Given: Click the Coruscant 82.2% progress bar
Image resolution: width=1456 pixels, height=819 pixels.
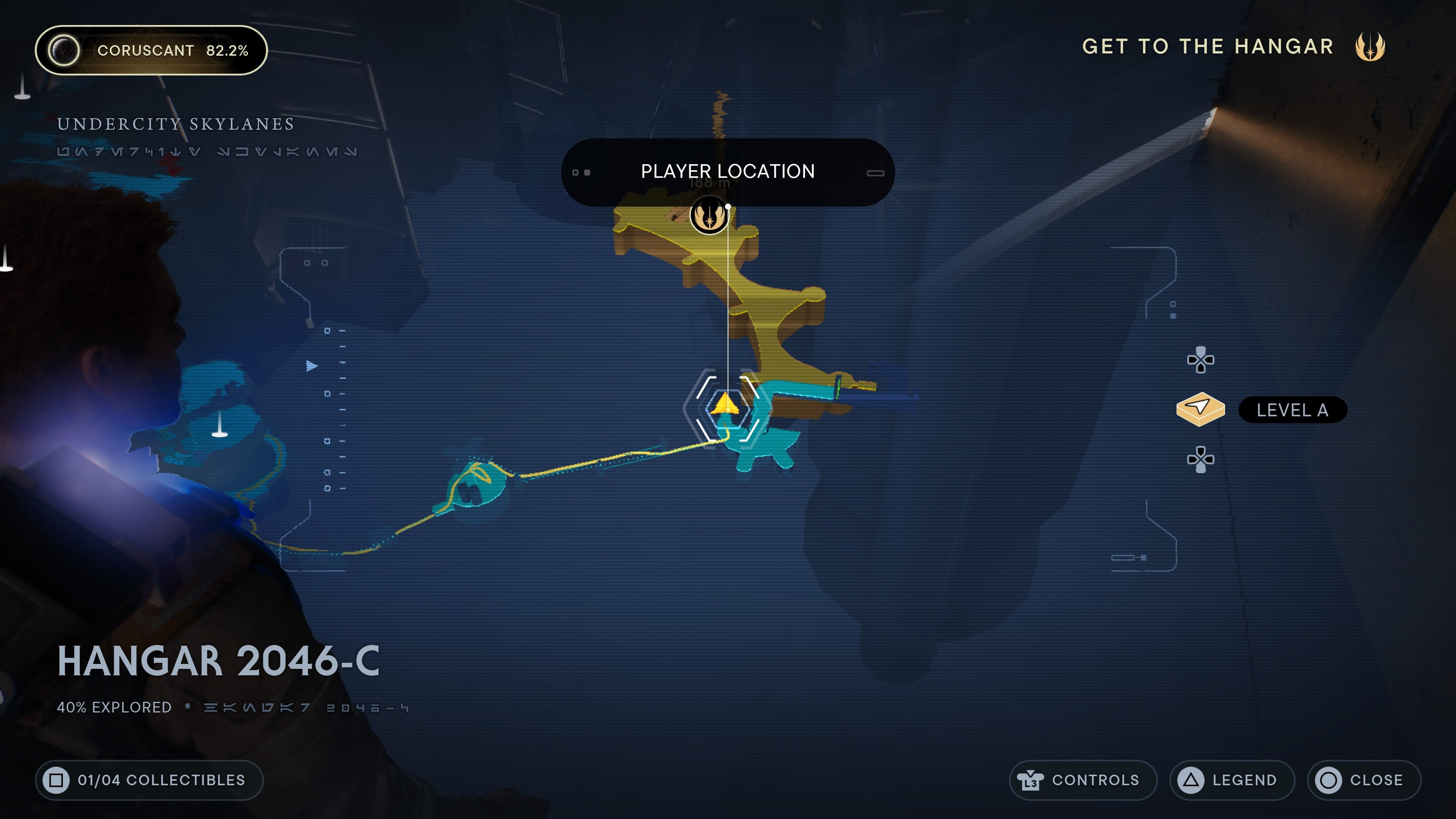Looking at the screenshot, I should 152,50.
